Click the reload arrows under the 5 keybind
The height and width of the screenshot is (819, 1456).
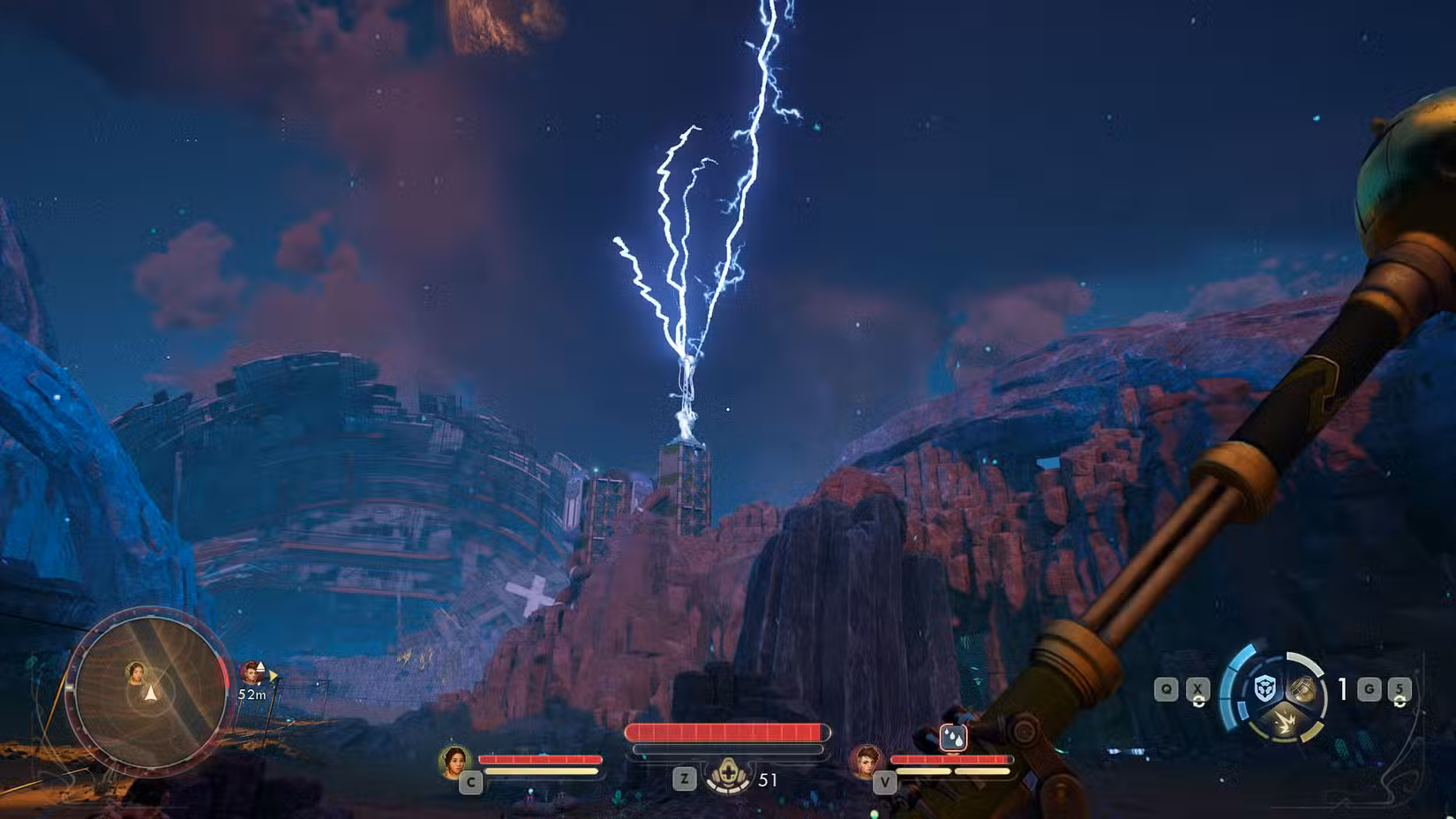1399,702
